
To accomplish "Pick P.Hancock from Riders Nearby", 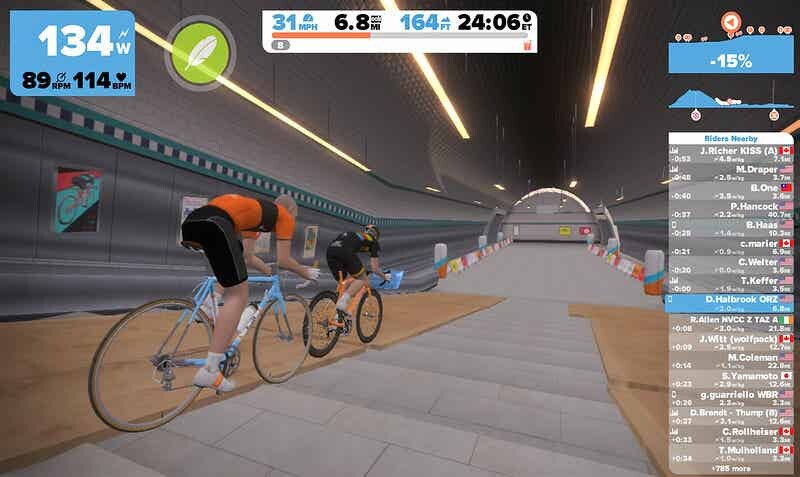I will click(x=731, y=210).
